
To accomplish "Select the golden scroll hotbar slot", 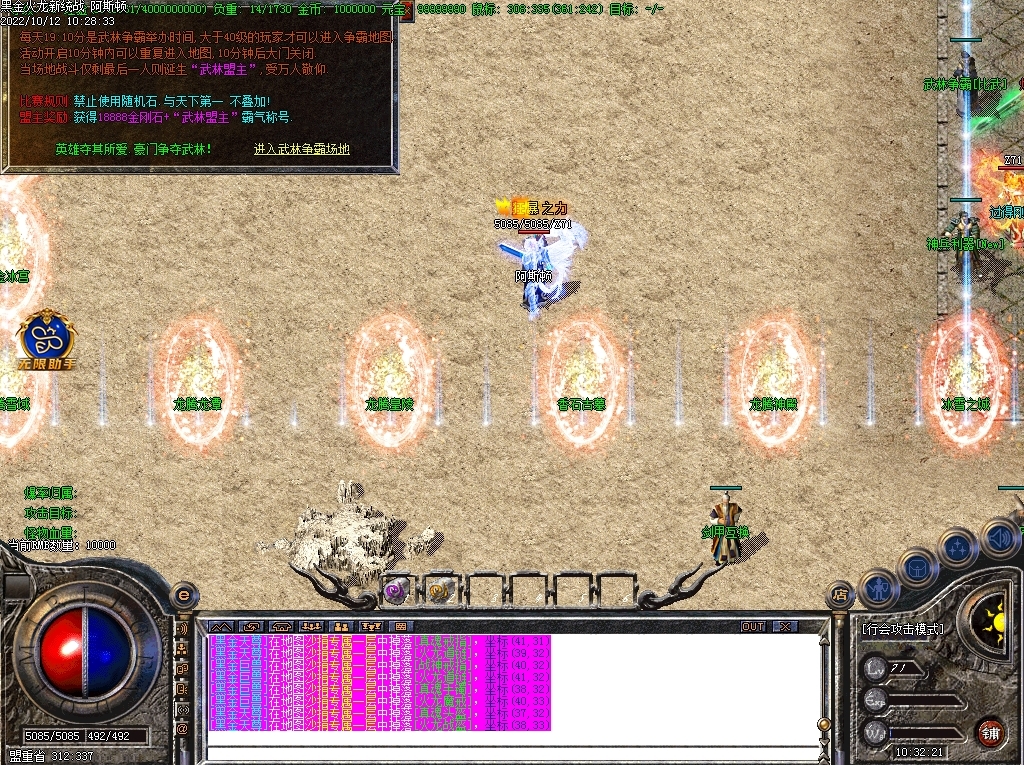I will pyautogui.click(x=440, y=590).
